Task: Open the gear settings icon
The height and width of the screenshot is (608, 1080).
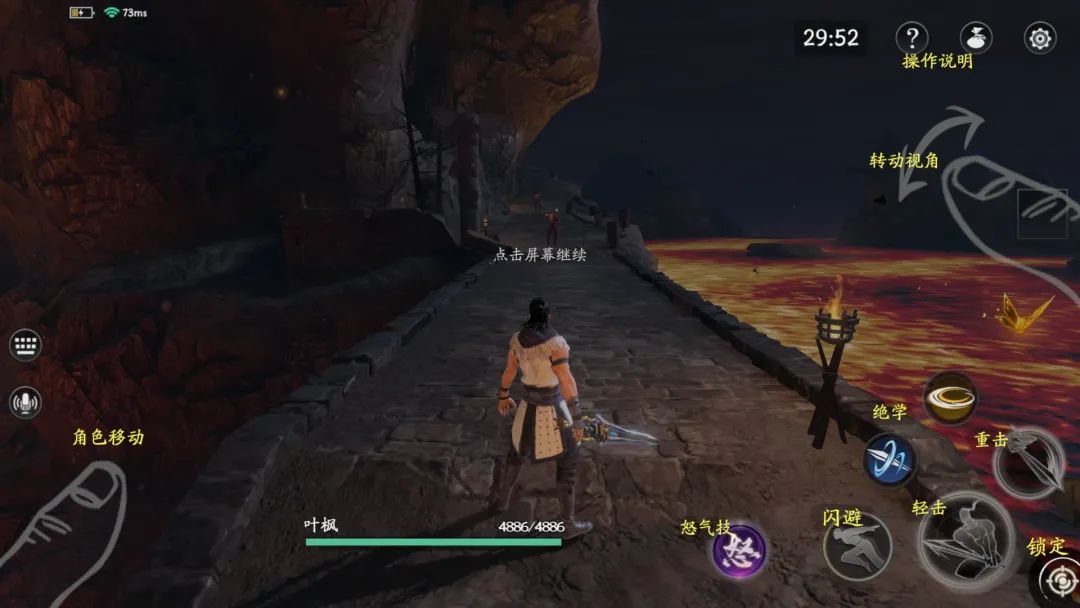Action: point(1040,38)
